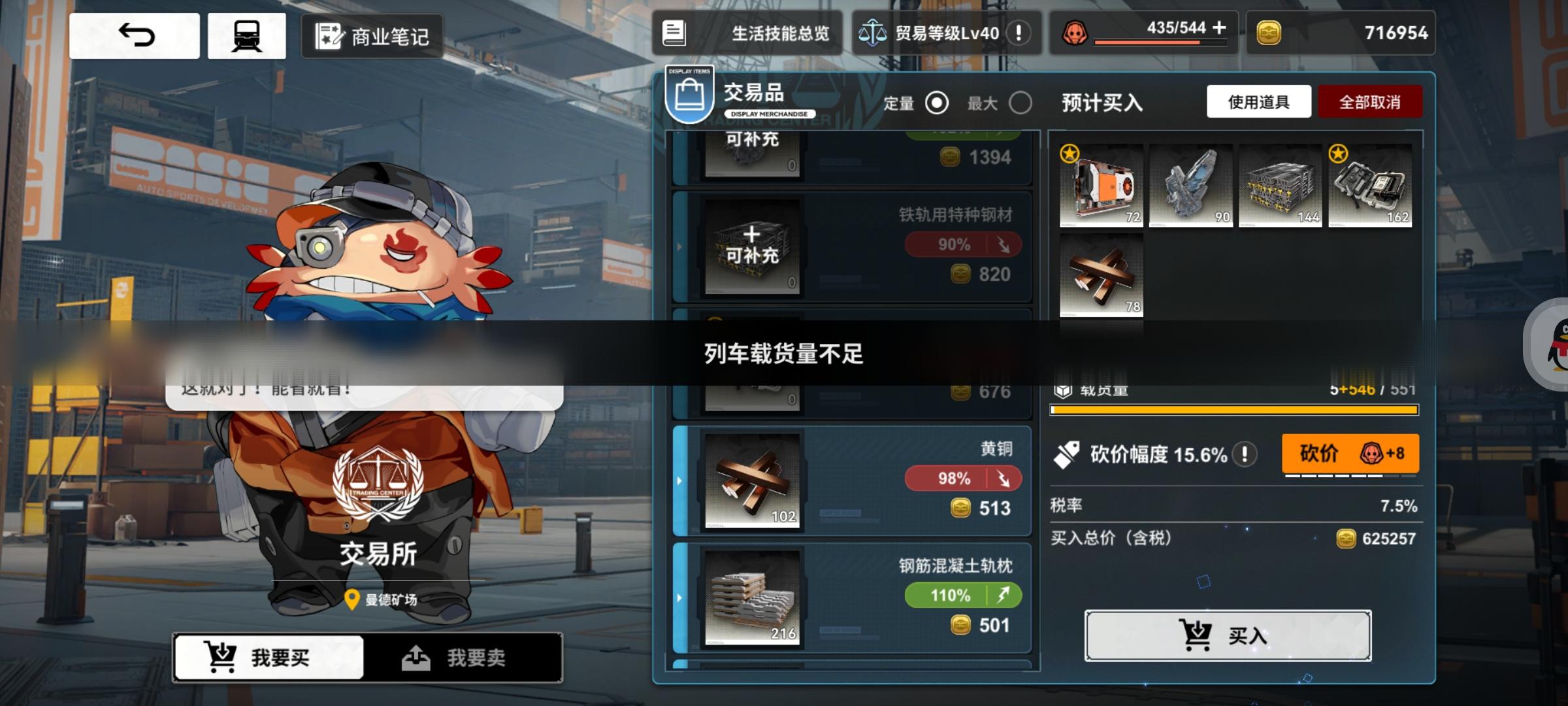Select the 我要买 tab
Viewport: 1568px width, 706px height.
coord(267,659)
